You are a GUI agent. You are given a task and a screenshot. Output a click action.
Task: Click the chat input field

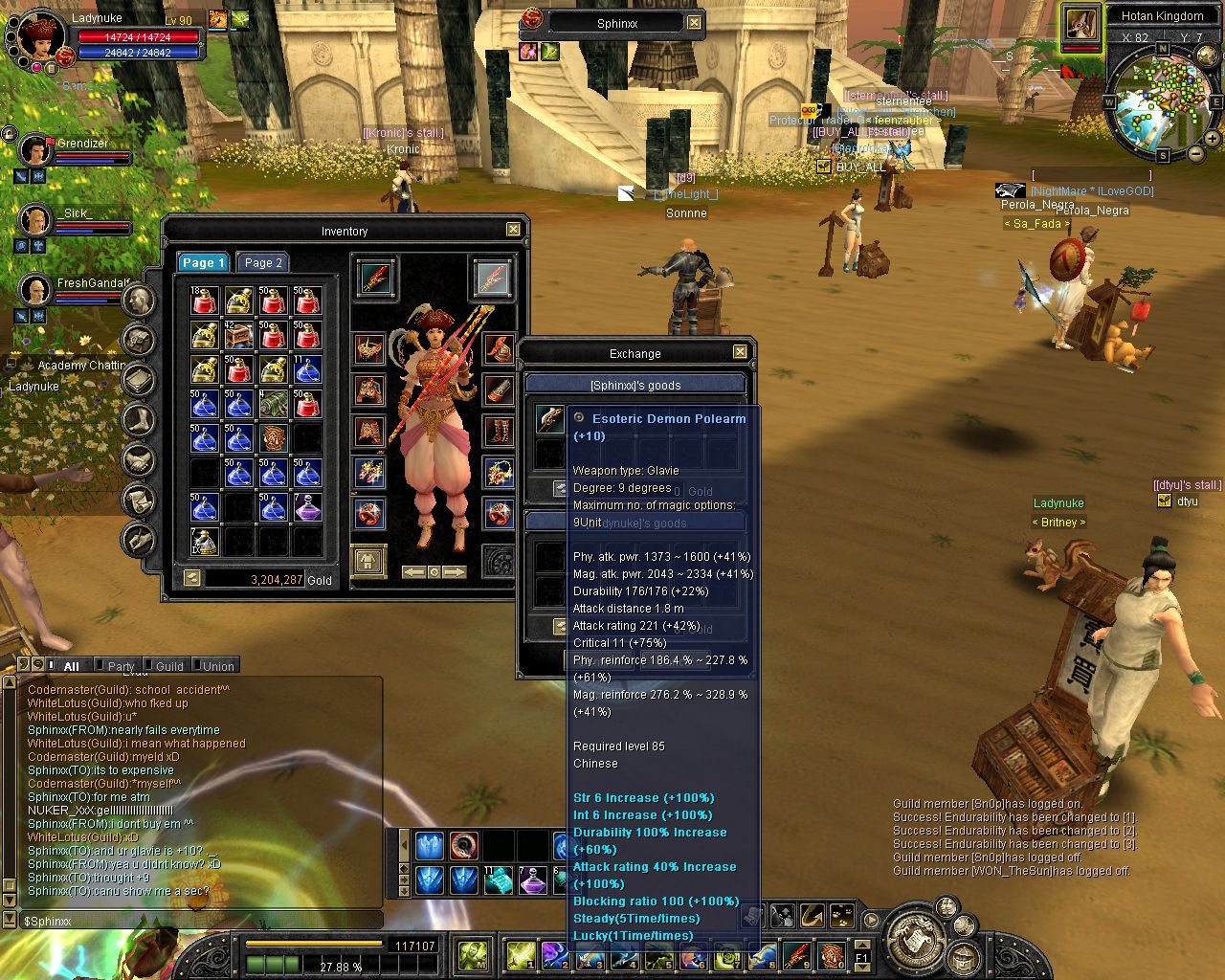click(x=201, y=921)
